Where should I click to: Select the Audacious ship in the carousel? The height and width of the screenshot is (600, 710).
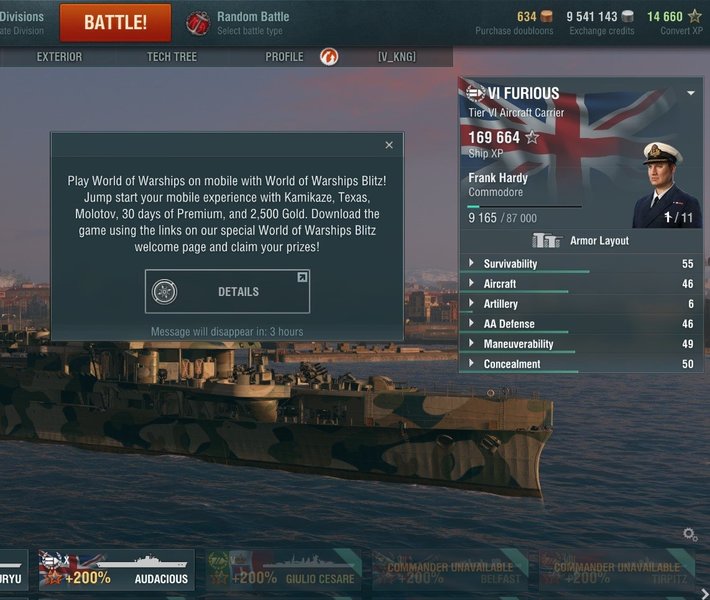(x=117, y=570)
